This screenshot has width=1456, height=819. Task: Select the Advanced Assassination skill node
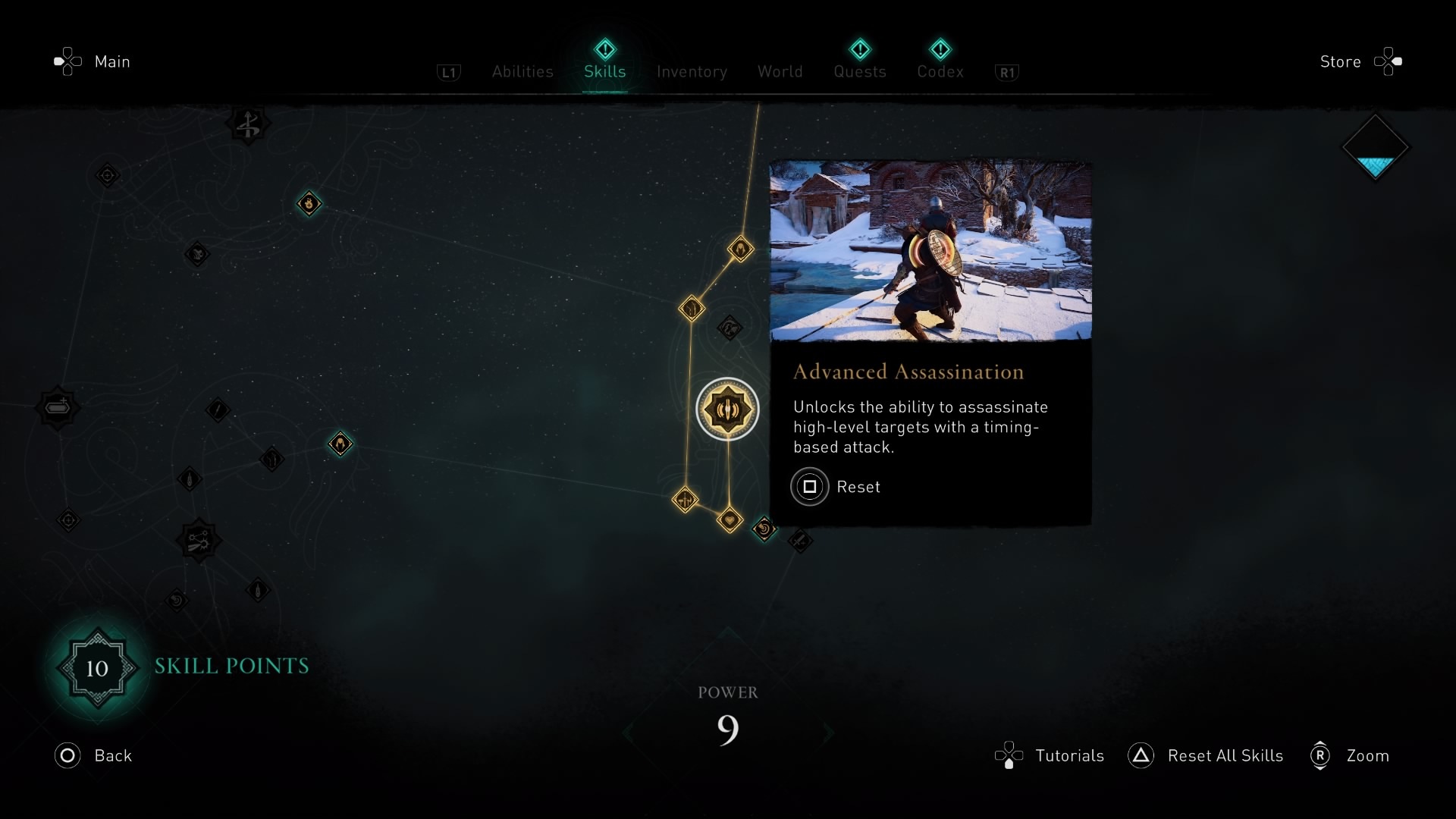(727, 409)
